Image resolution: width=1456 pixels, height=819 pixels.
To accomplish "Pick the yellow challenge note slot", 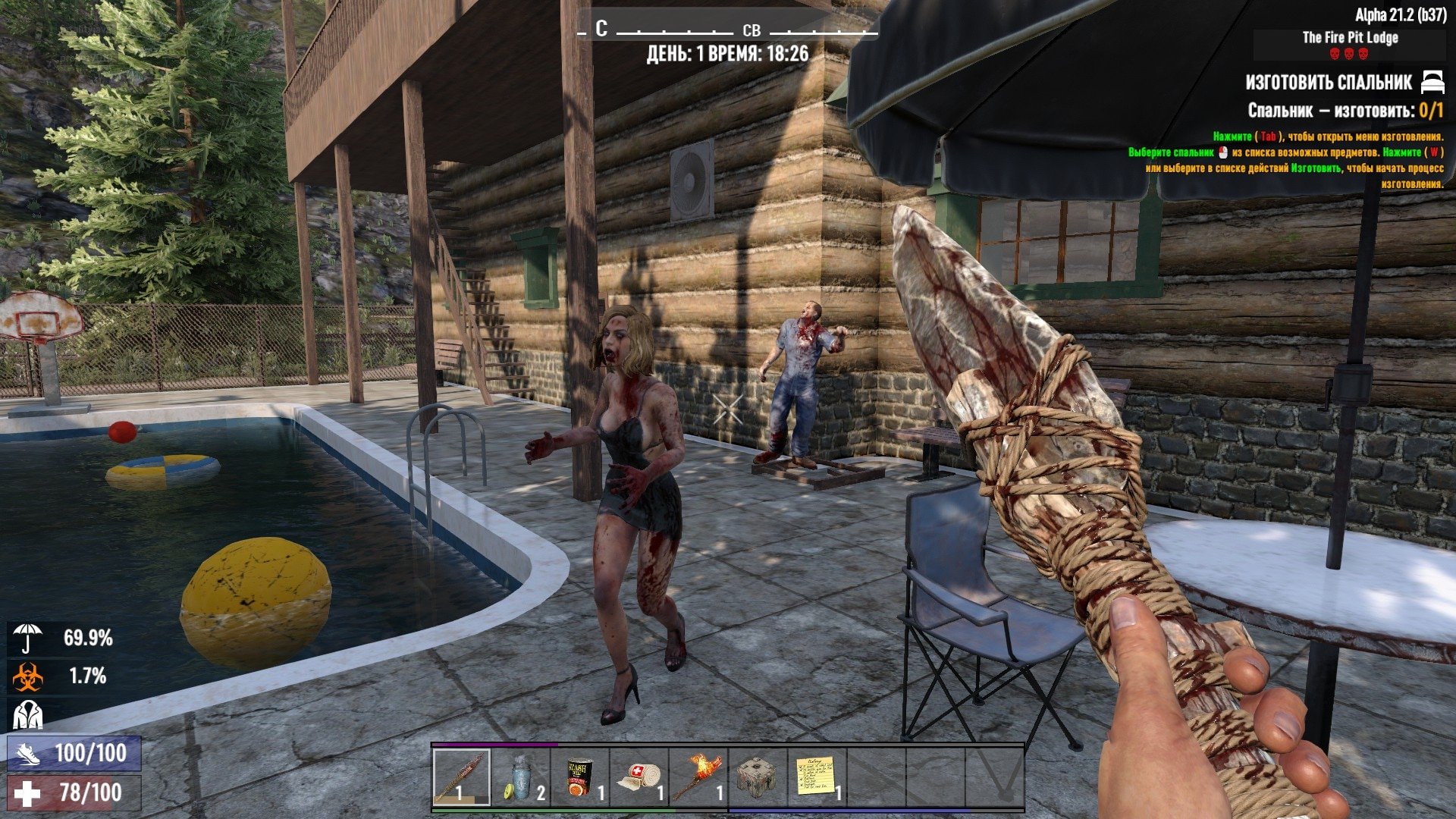I will (x=816, y=777).
